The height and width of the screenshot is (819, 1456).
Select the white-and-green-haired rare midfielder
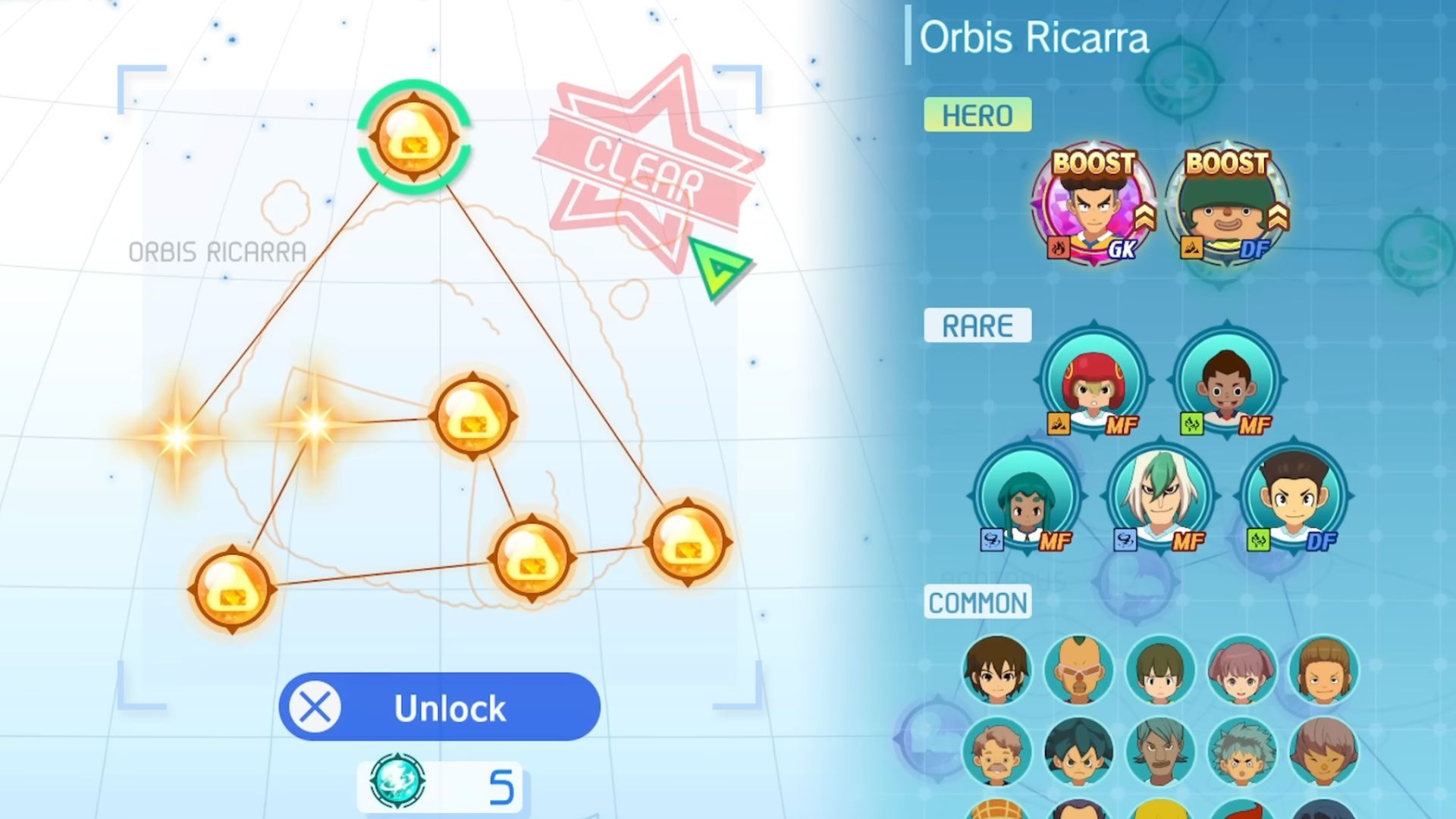click(x=1159, y=497)
